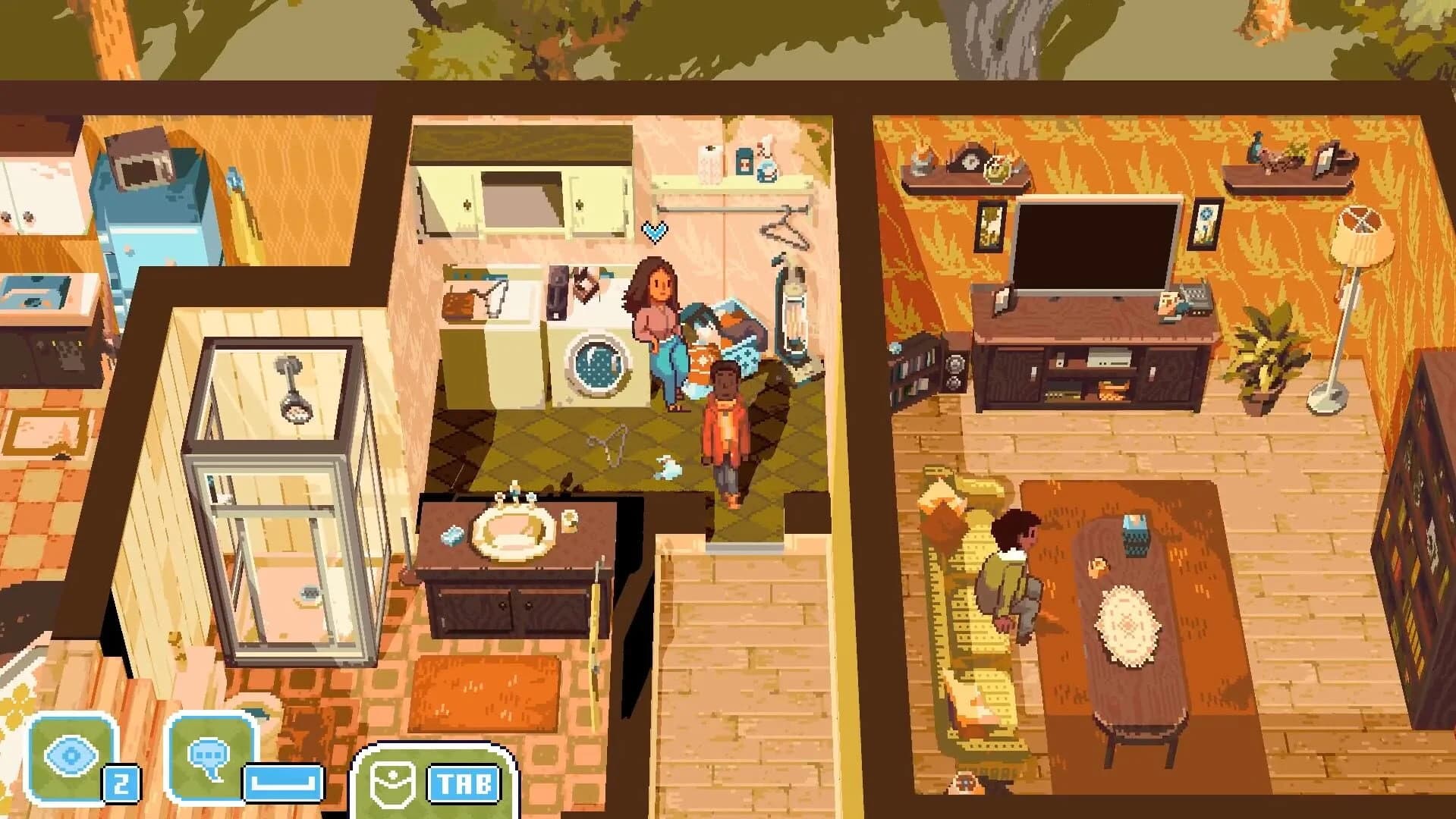
Task: Select the woman standing by the laundry basket
Action: tap(657, 326)
